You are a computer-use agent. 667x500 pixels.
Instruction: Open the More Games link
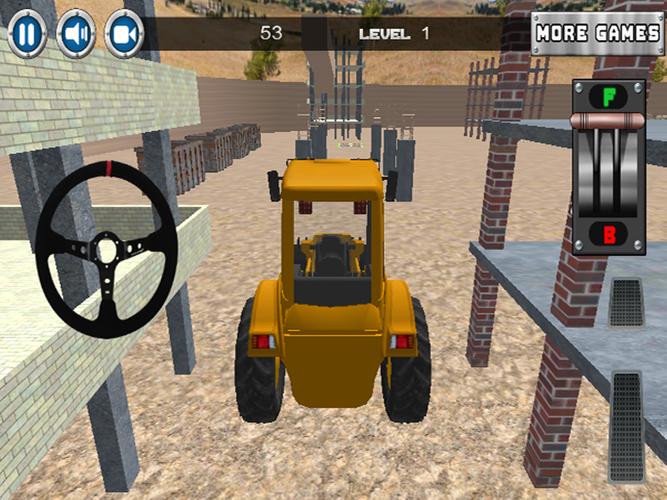[598, 33]
